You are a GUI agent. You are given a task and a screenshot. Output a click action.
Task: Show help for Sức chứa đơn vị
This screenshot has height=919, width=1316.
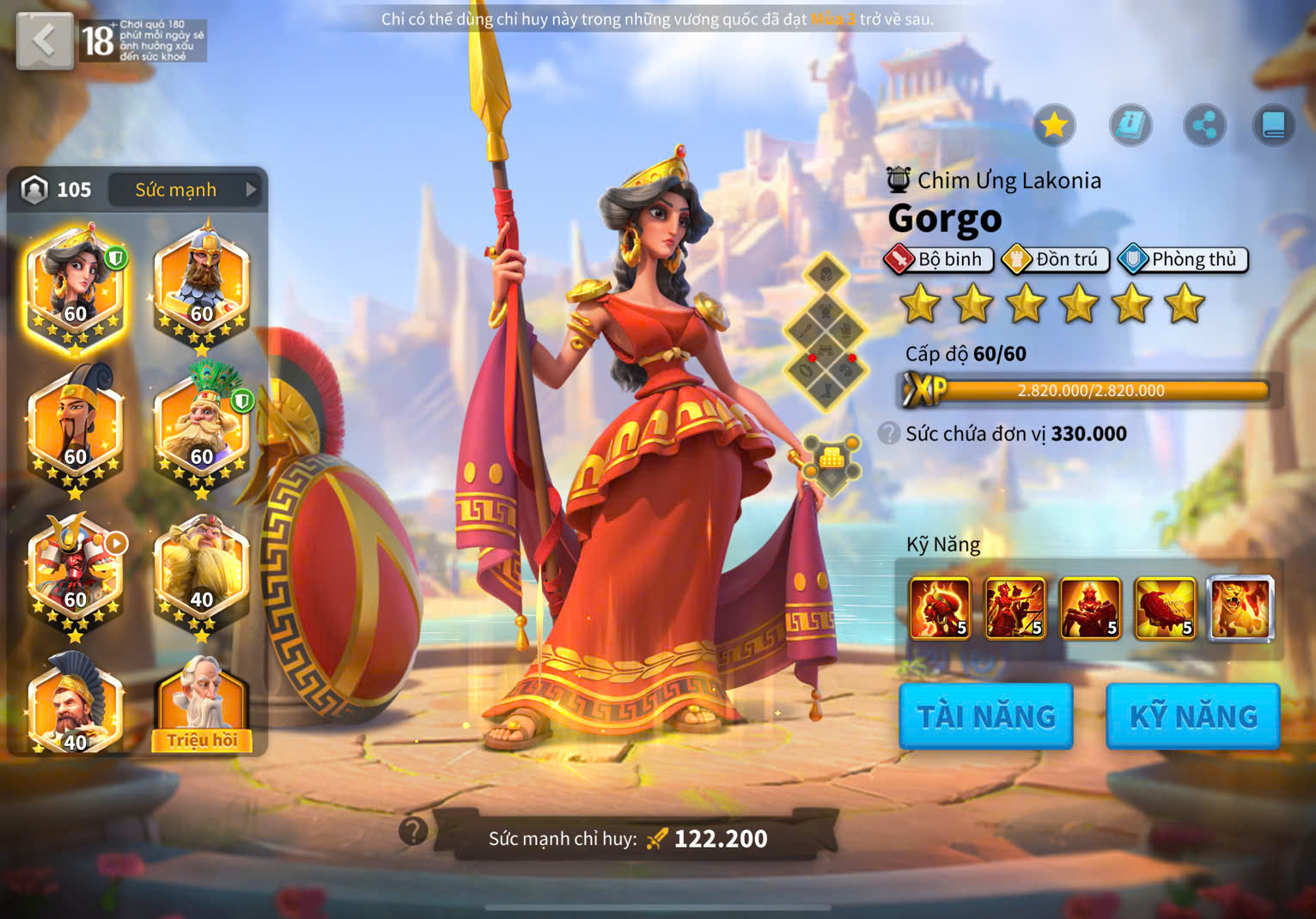pyautogui.click(x=889, y=433)
